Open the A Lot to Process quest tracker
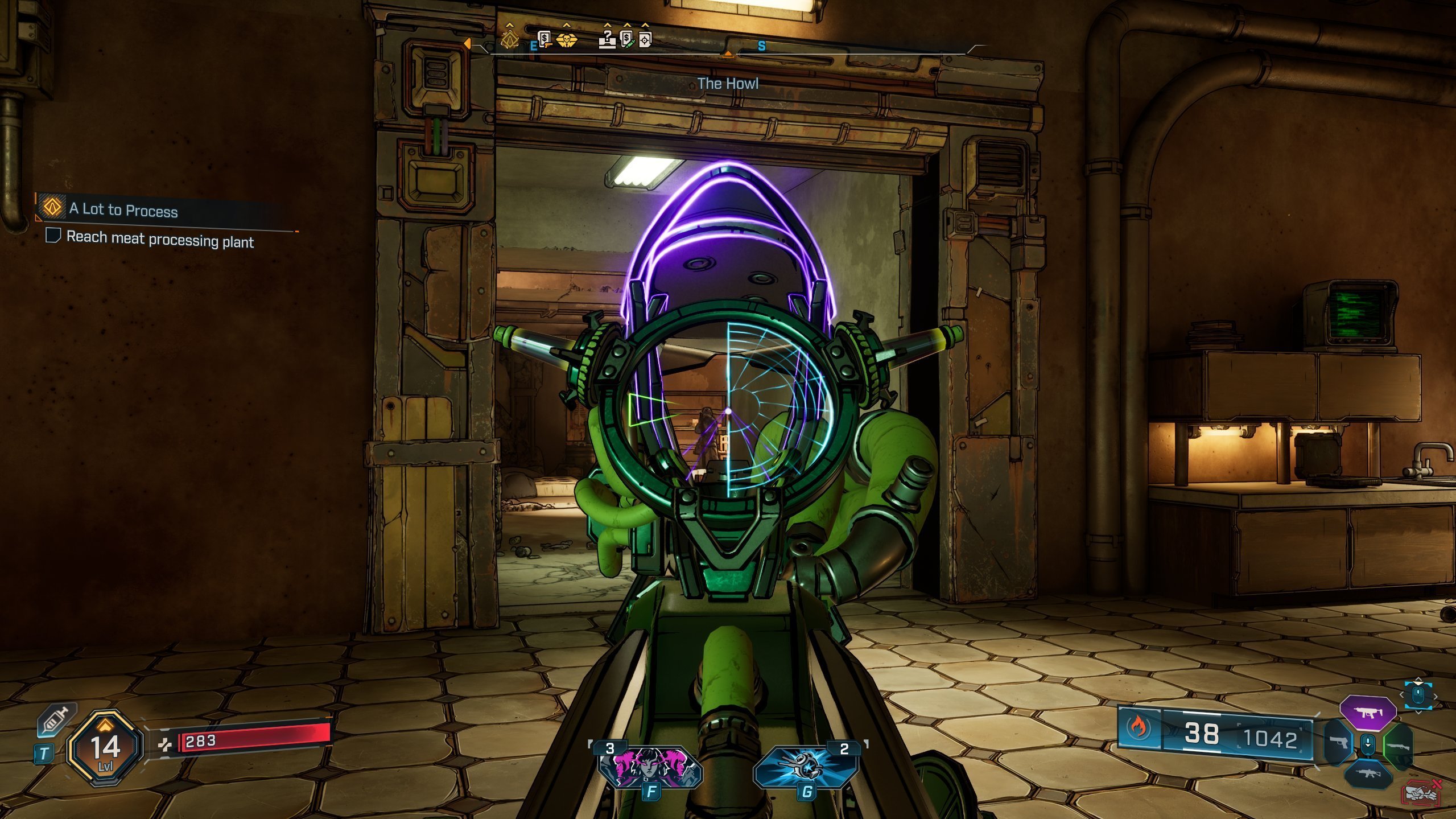Viewport: 1456px width, 819px height. coord(123,209)
